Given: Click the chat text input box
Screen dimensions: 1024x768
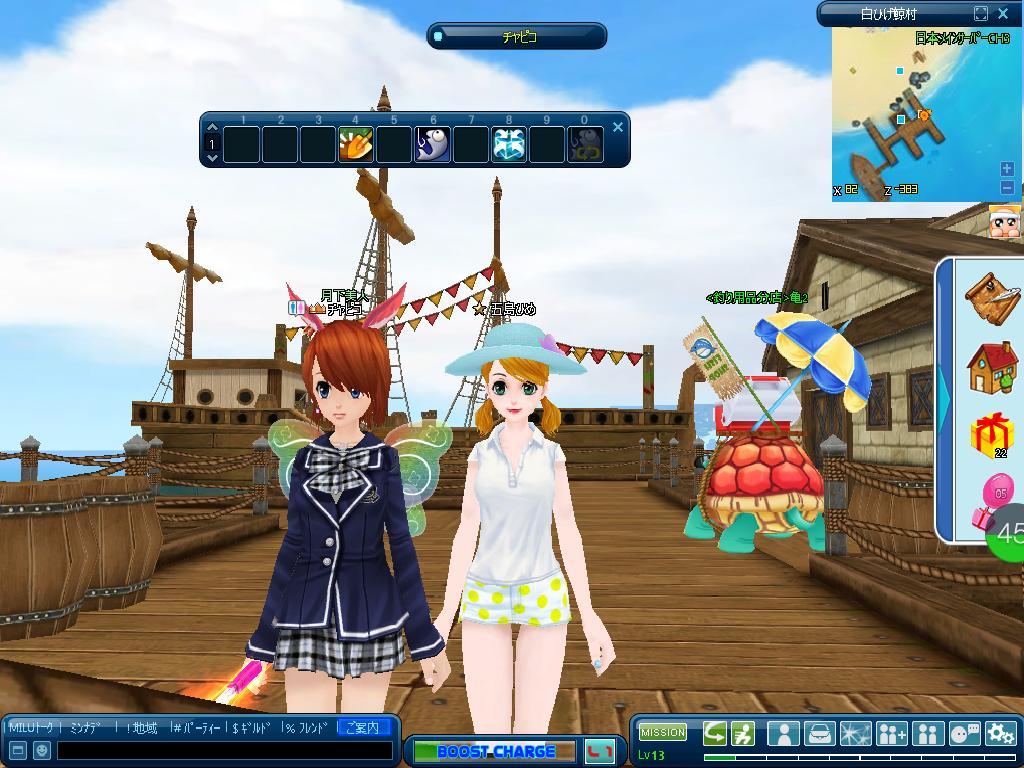Looking at the screenshot, I should (225, 750).
